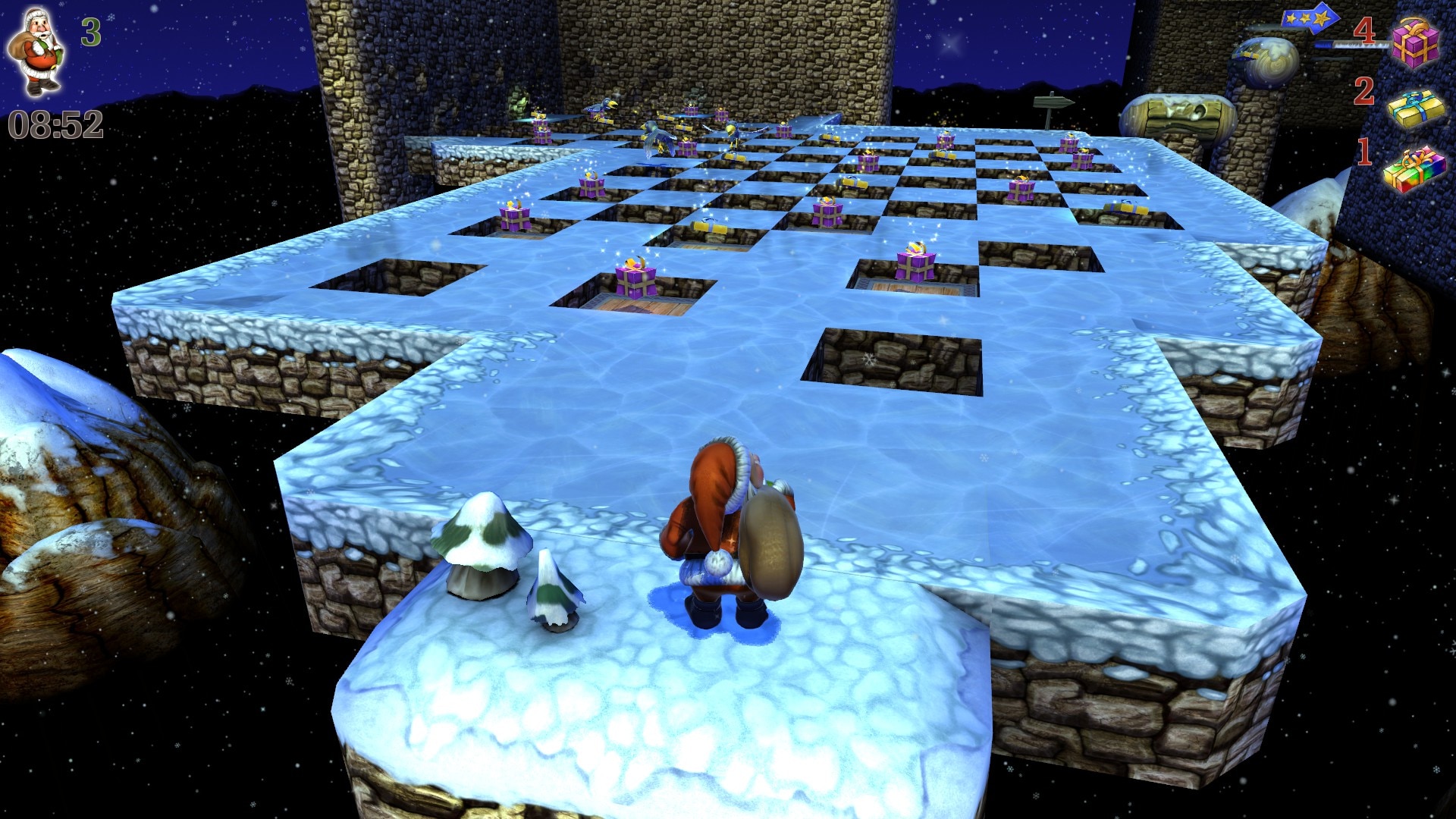
Task: Click the blue star arrow icon
Action: pos(1310,20)
